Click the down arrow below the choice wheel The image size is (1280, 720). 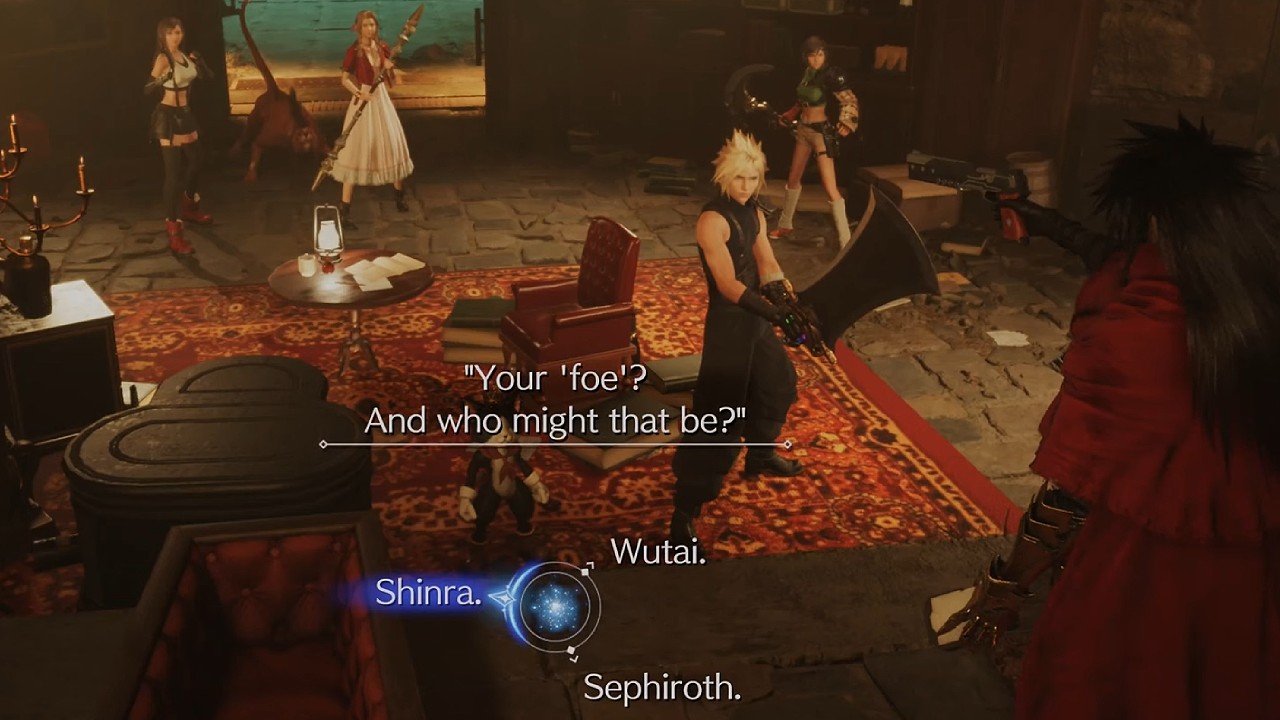click(575, 658)
